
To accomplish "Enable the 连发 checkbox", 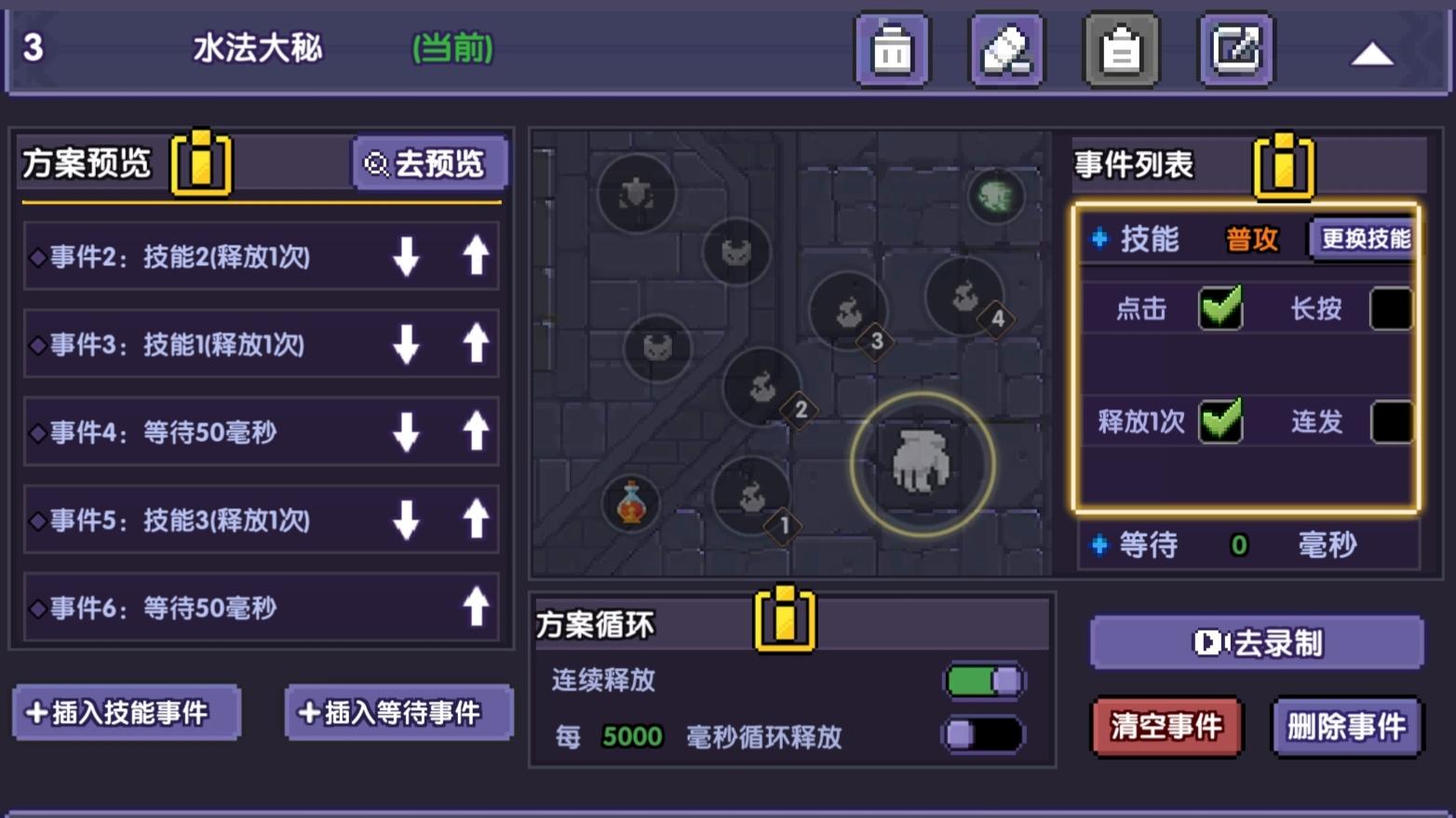I will click(x=1389, y=423).
